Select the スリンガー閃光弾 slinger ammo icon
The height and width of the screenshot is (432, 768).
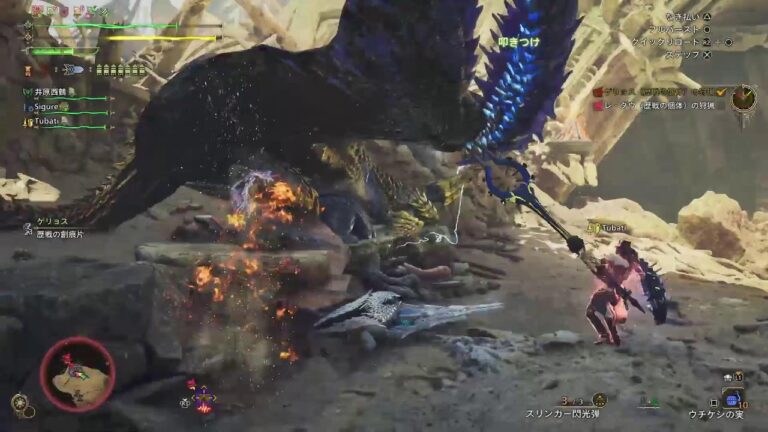600,400
